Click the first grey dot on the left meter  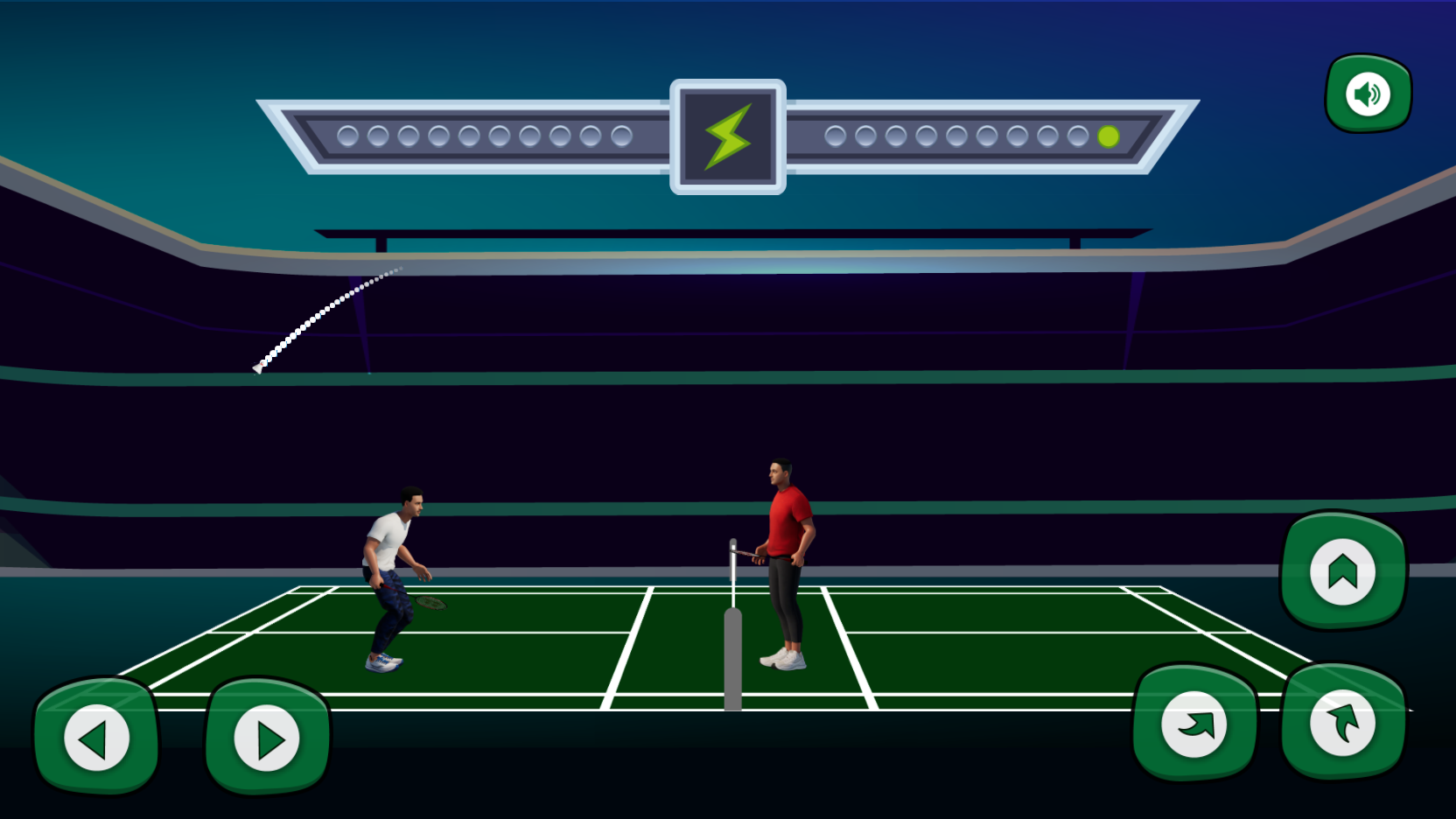tap(346, 136)
